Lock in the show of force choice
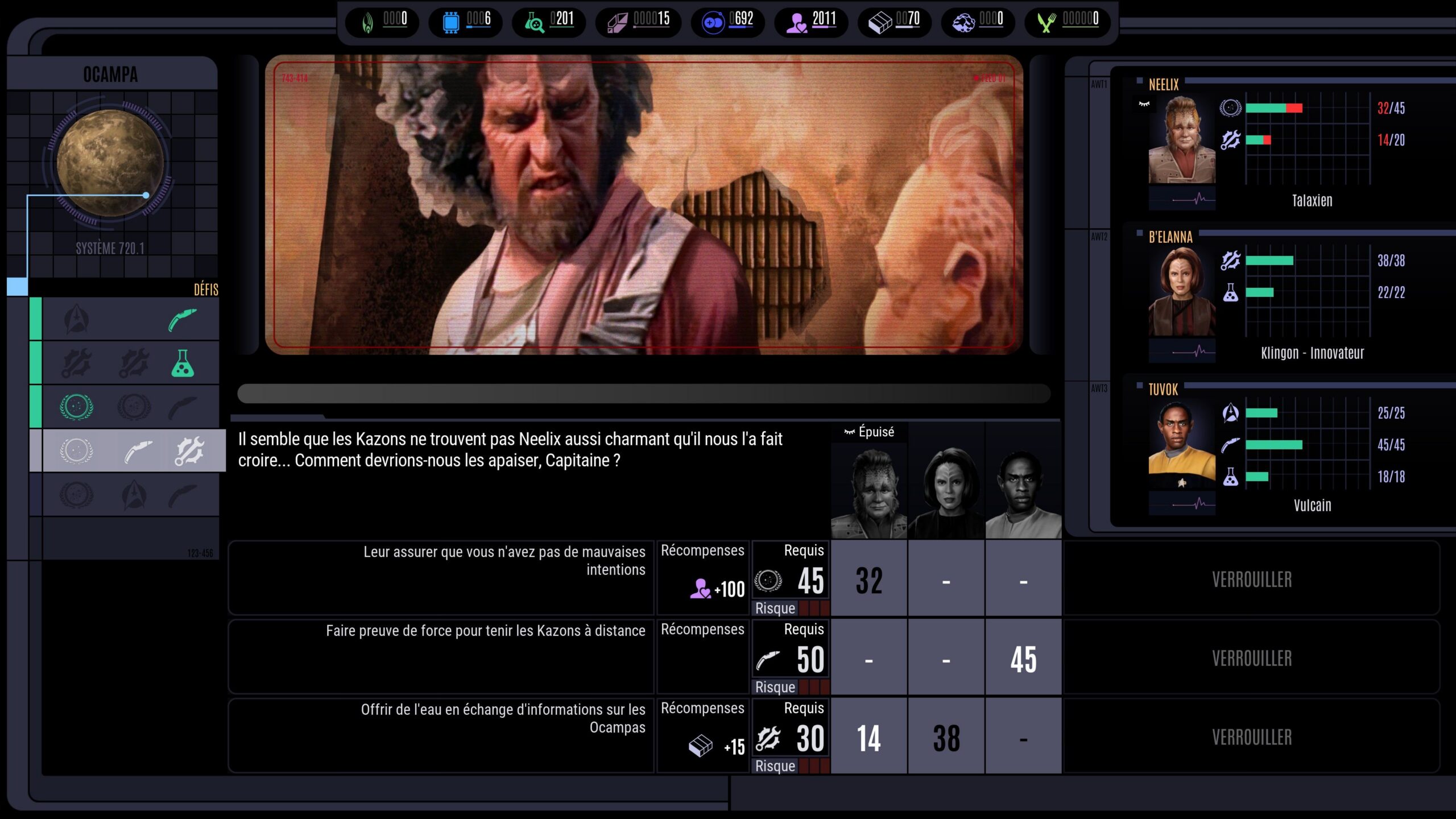The height and width of the screenshot is (819, 1456). point(1251,658)
